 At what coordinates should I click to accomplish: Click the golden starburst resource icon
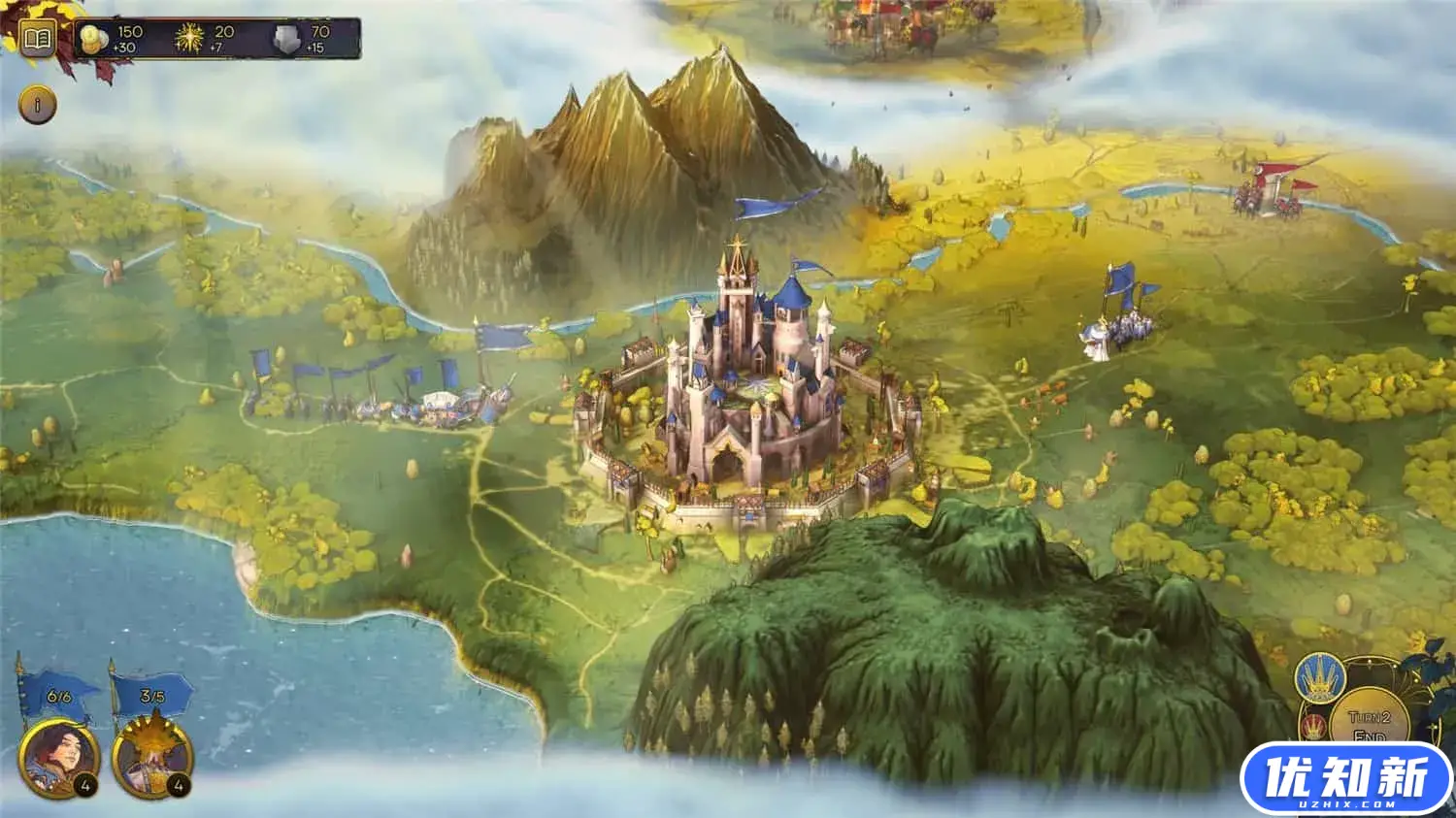[189, 39]
